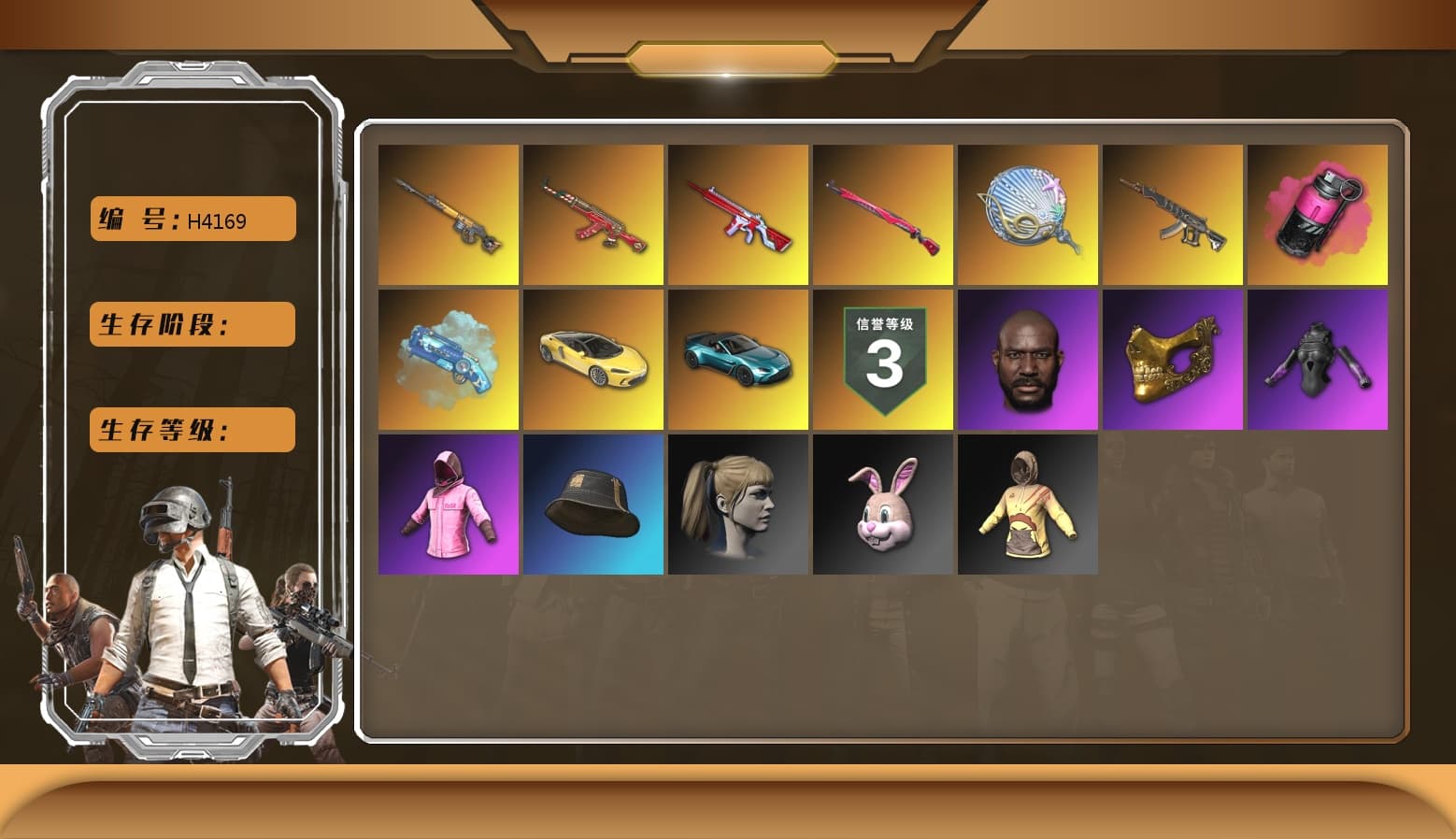Select the dark tactical assault rifle skin
This screenshot has width=1456, height=839.
pyautogui.click(x=1173, y=213)
